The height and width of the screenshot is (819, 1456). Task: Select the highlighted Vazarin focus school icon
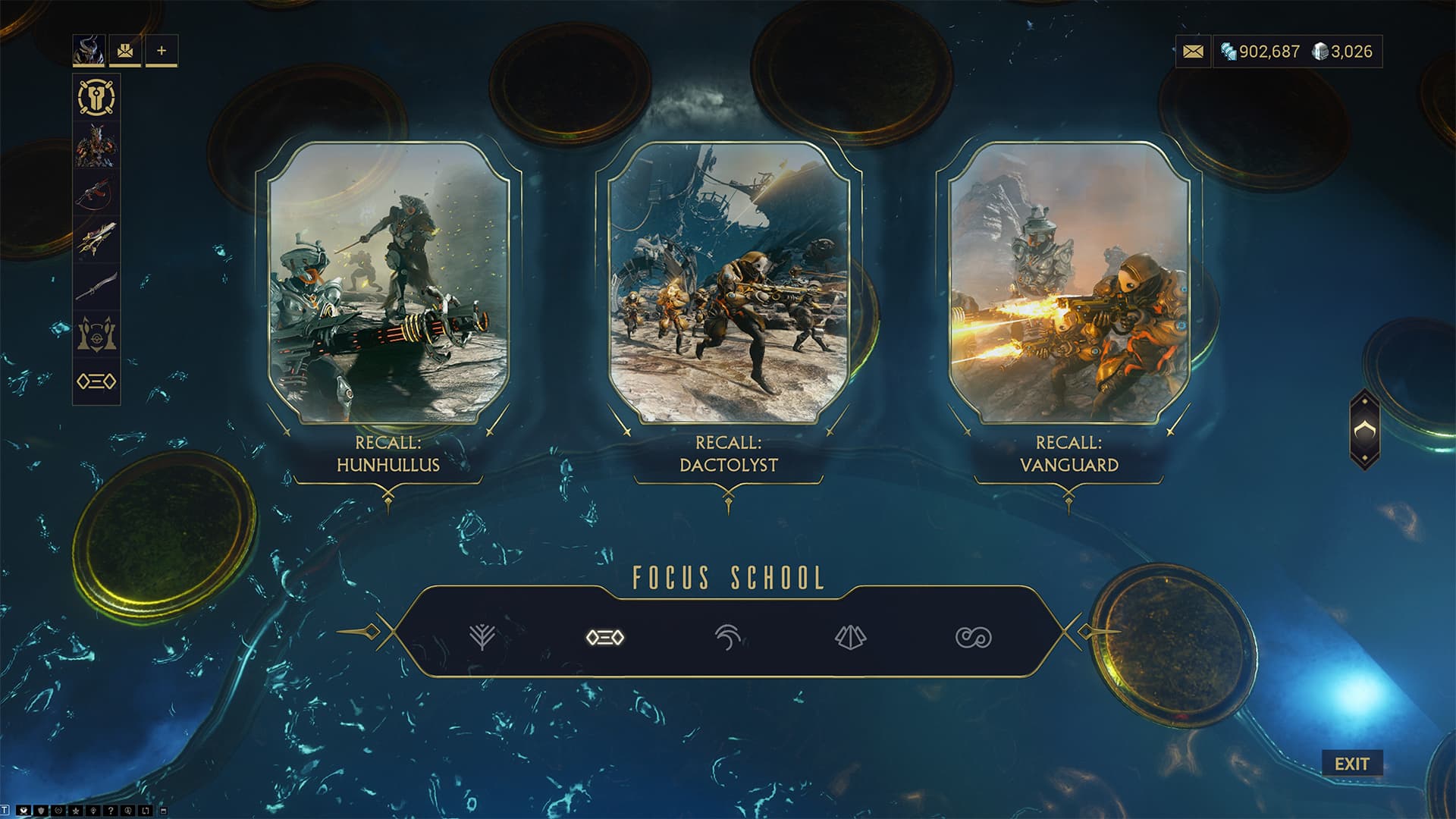coord(605,638)
